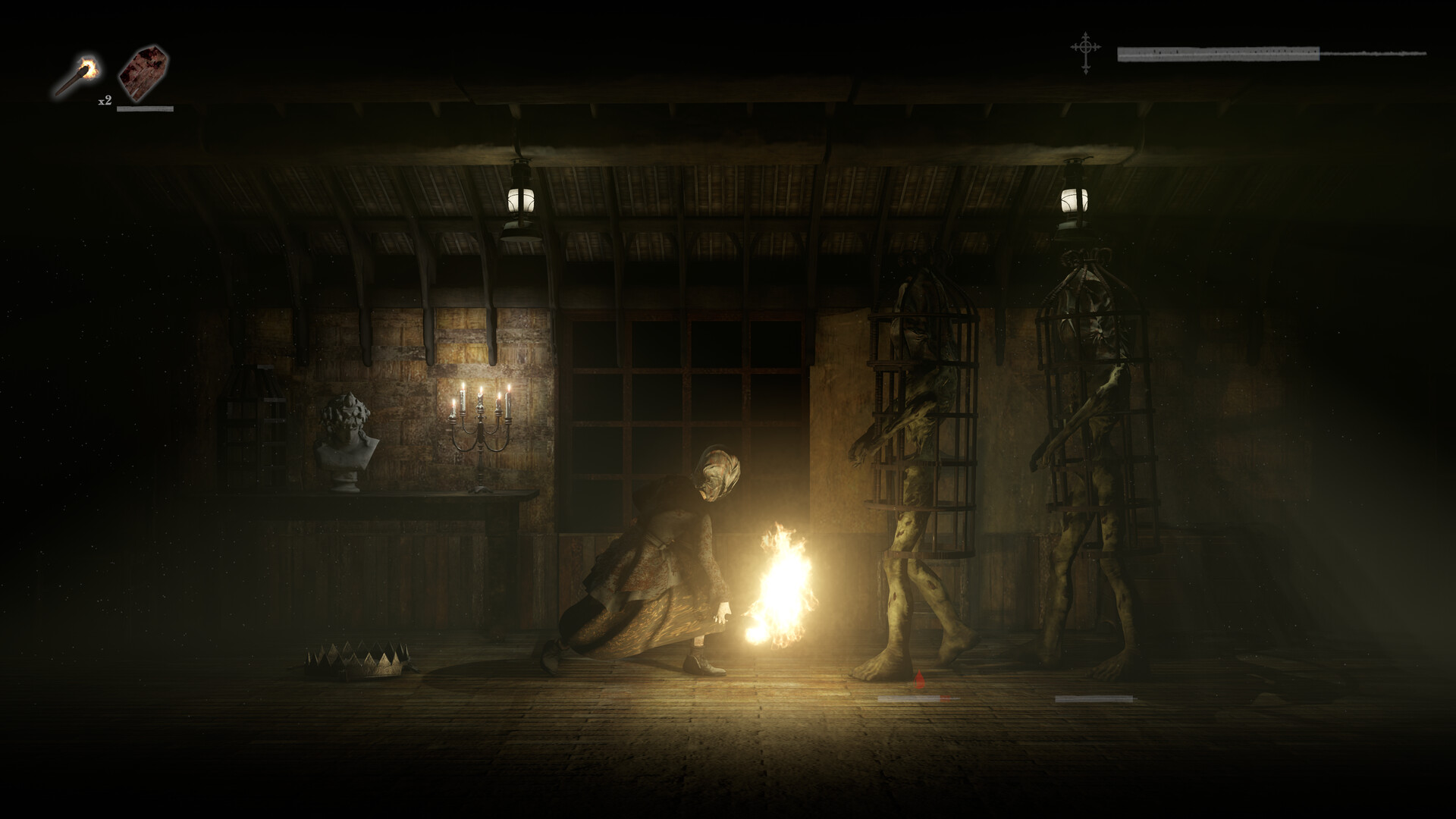The width and height of the screenshot is (1456, 819).
Task: Expand the shield durability bar below x2
Action: 146,108
